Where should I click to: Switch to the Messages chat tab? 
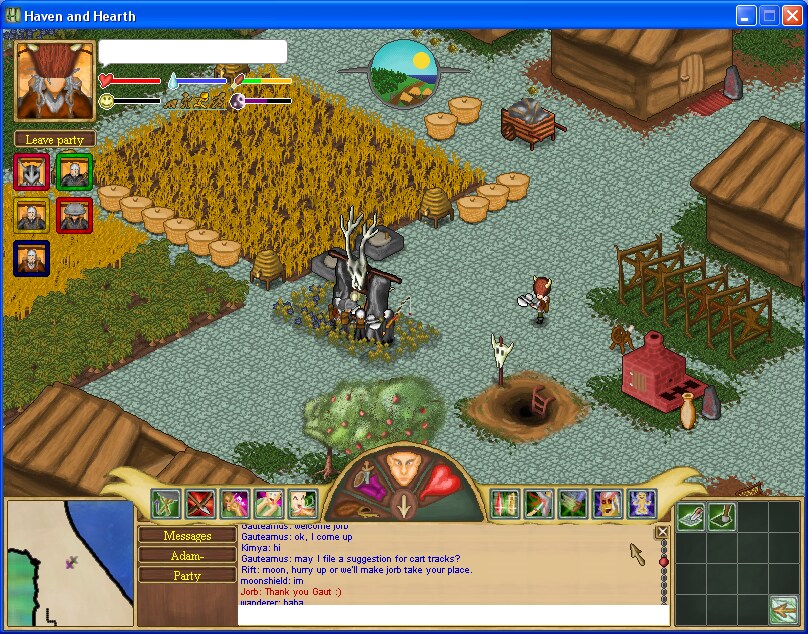pyautogui.click(x=187, y=536)
